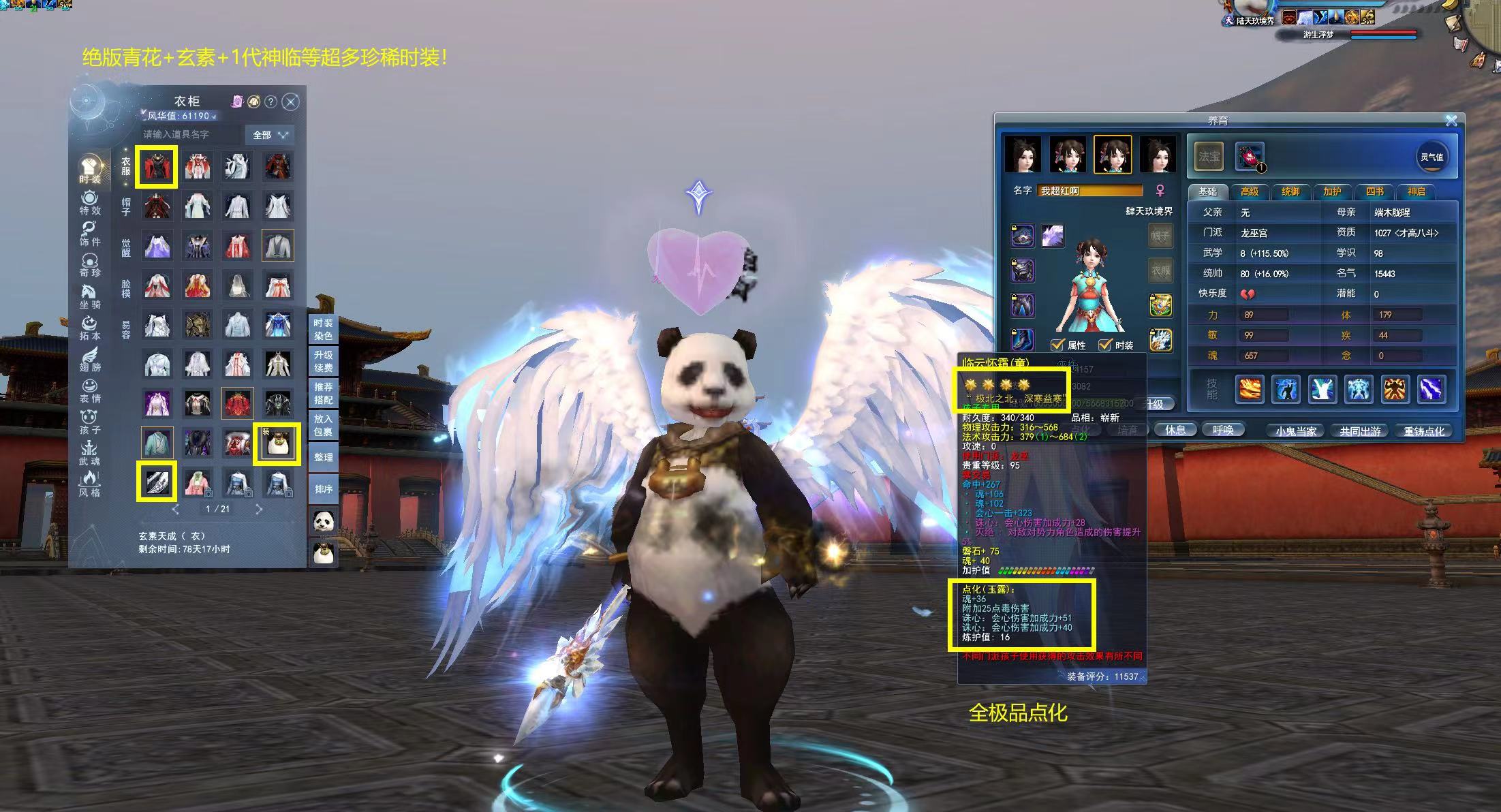The width and height of the screenshot is (1501, 812).
Task: Close the 养育 child-rearing window
Action: point(1451,121)
